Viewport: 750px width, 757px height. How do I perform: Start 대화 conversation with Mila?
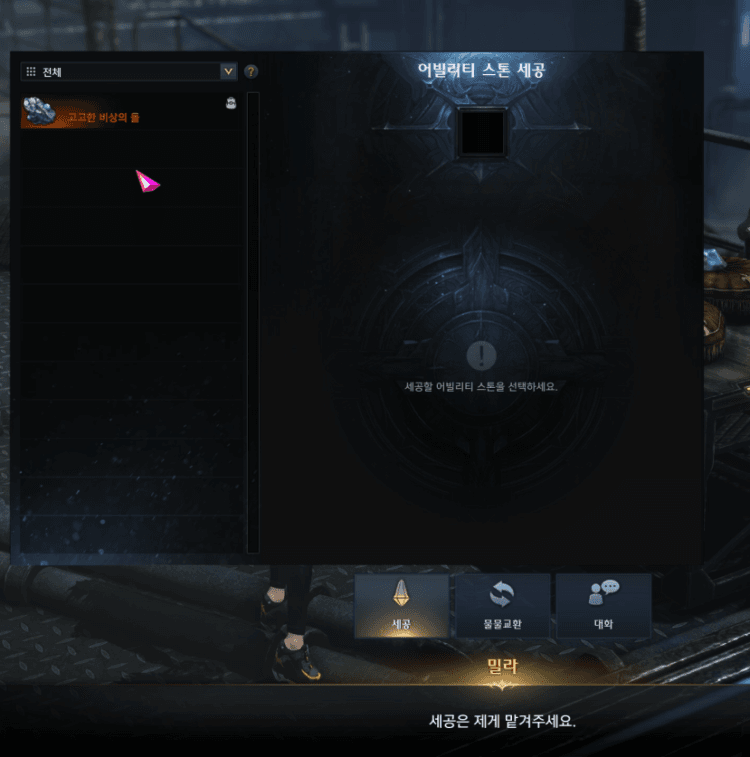coord(603,606)
